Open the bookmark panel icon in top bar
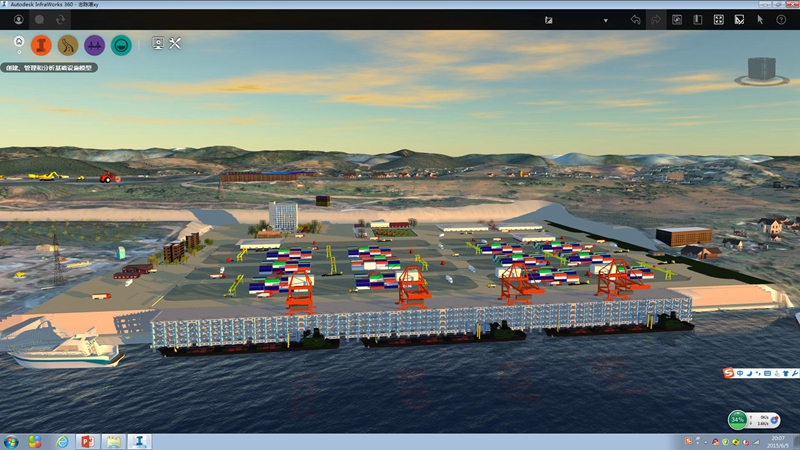The image size is (800, 450). [697, 19]
